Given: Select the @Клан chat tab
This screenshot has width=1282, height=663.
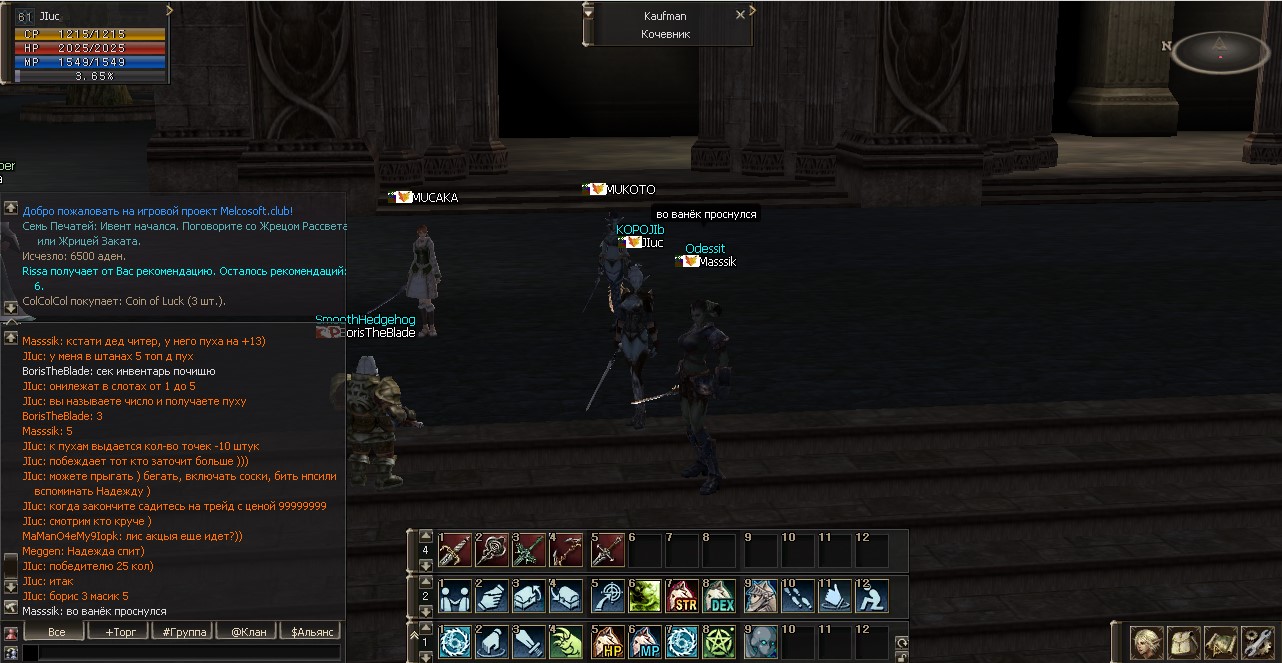Looking at the screenshot, I should point(247,632).
